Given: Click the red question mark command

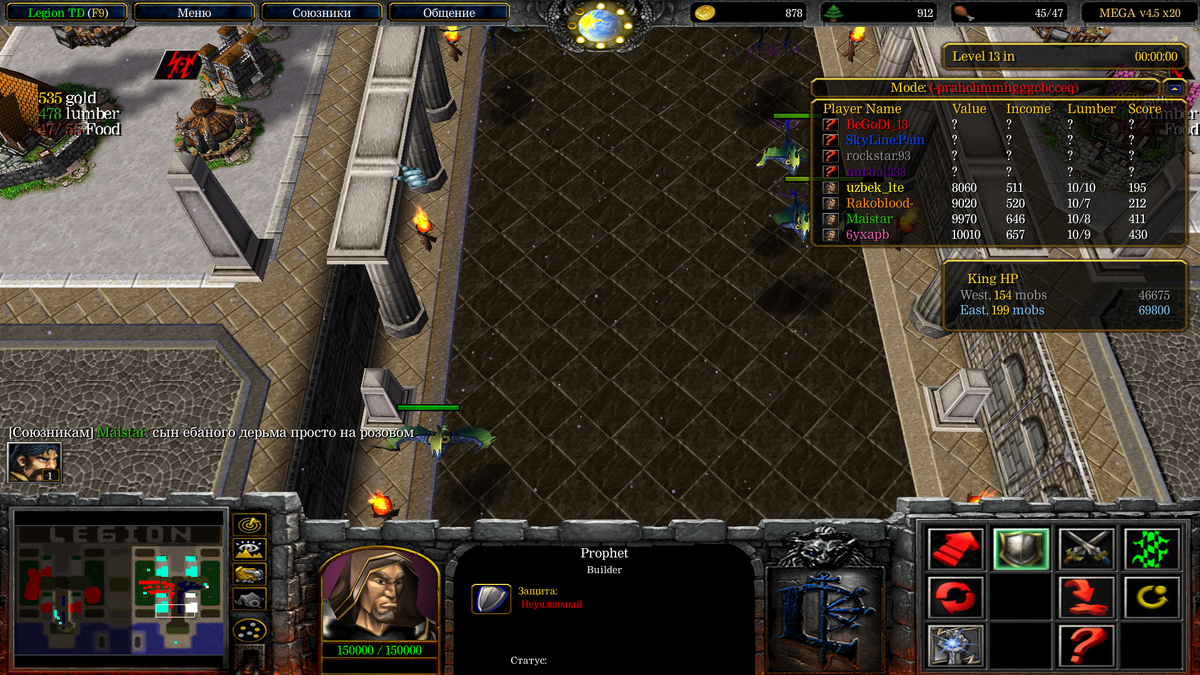Looking at the screenshot, I should pos(1086,645).
